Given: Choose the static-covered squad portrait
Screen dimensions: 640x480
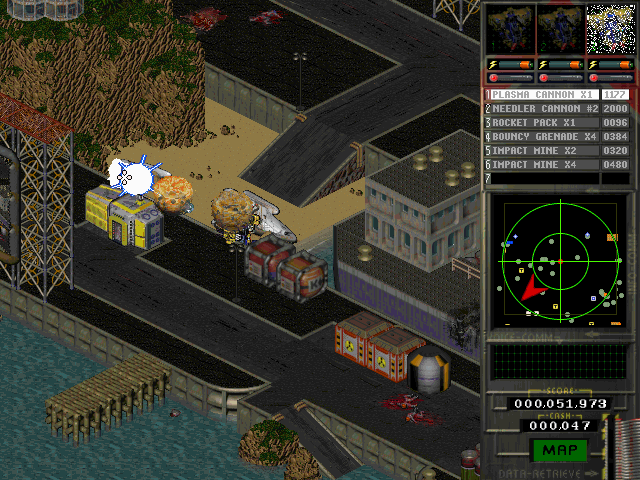Looking at the screenshot, I should point(608,29).
